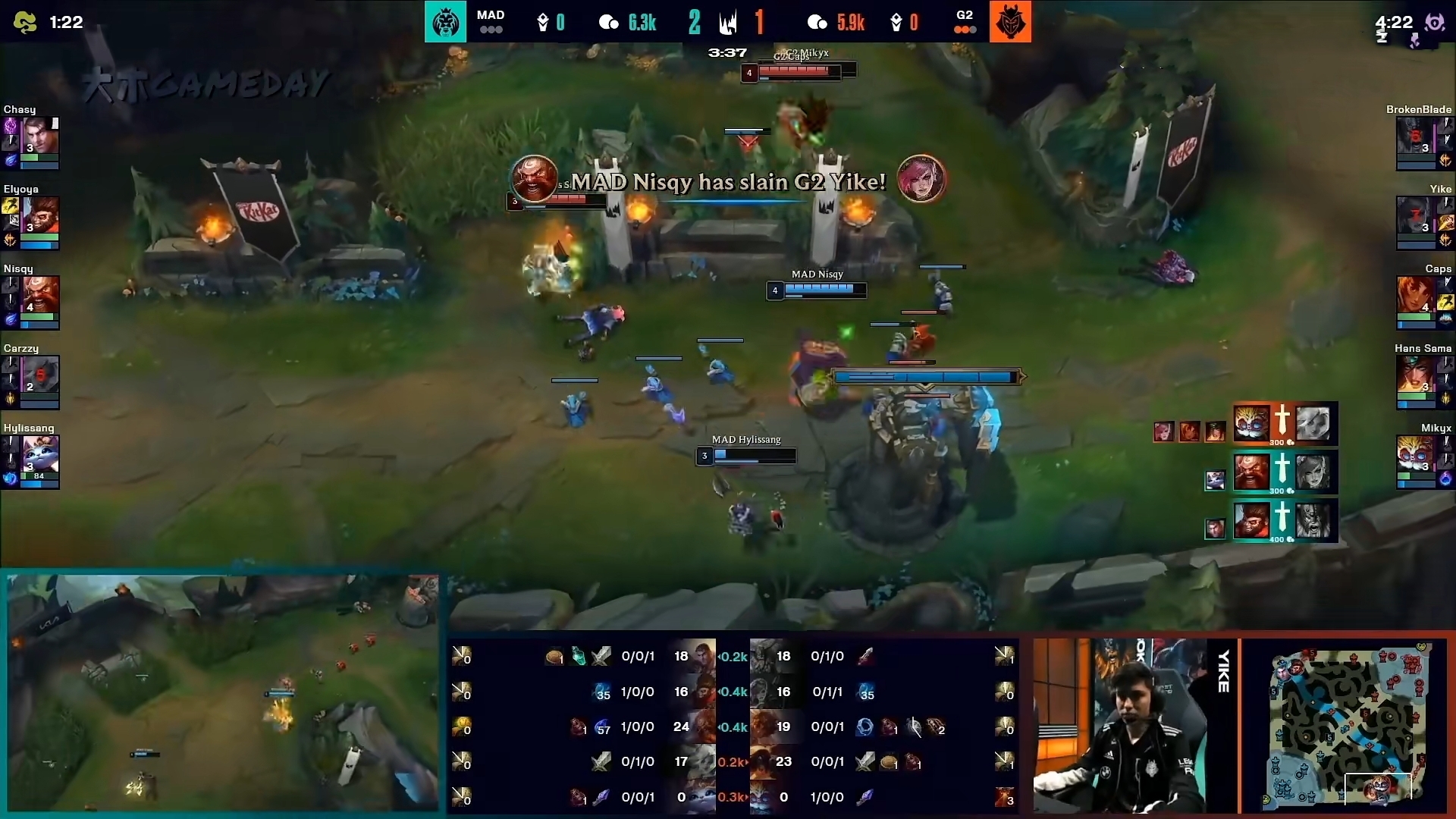Click the turrets destroyed icon in top bar
Screen dimensions: 1456x819
[x=728, y=22]
